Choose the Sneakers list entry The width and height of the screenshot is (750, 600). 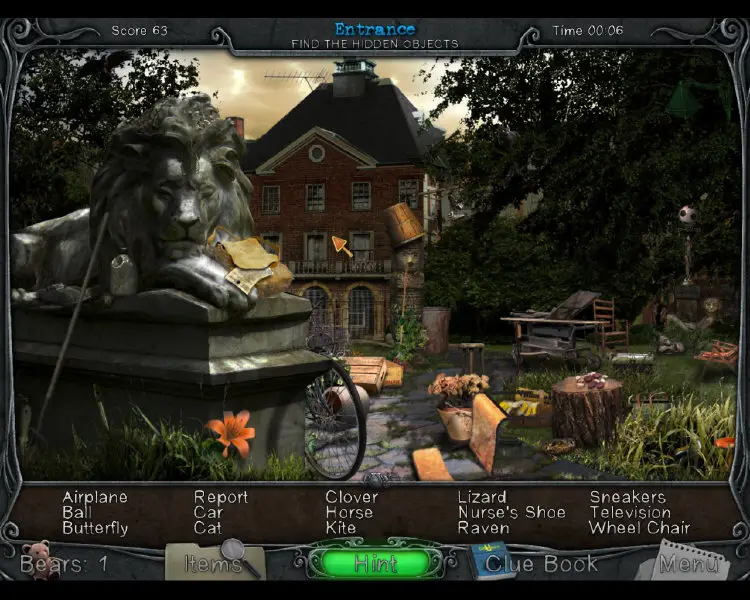pos(627,497)
